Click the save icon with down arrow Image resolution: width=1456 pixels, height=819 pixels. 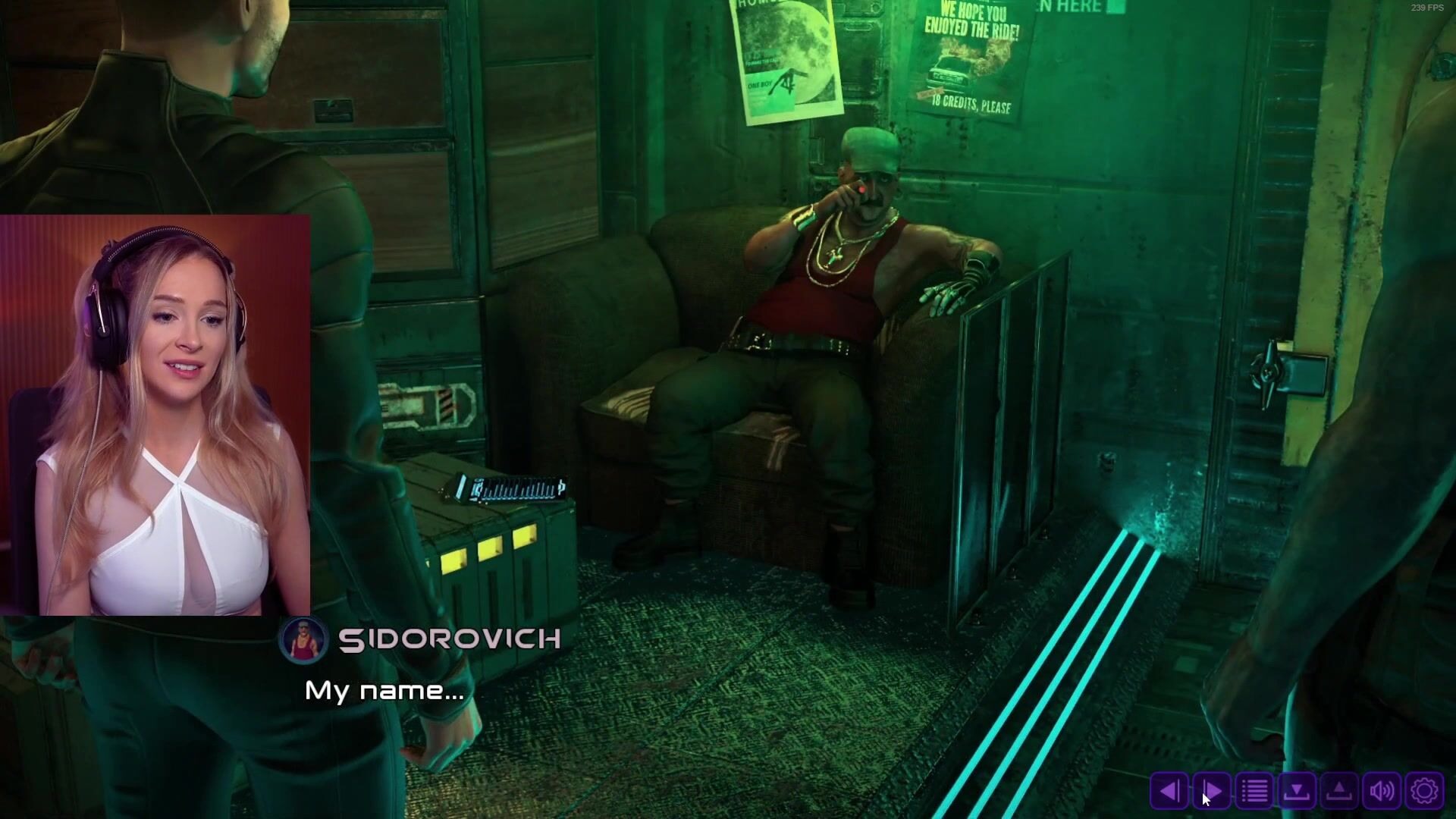1297,791
